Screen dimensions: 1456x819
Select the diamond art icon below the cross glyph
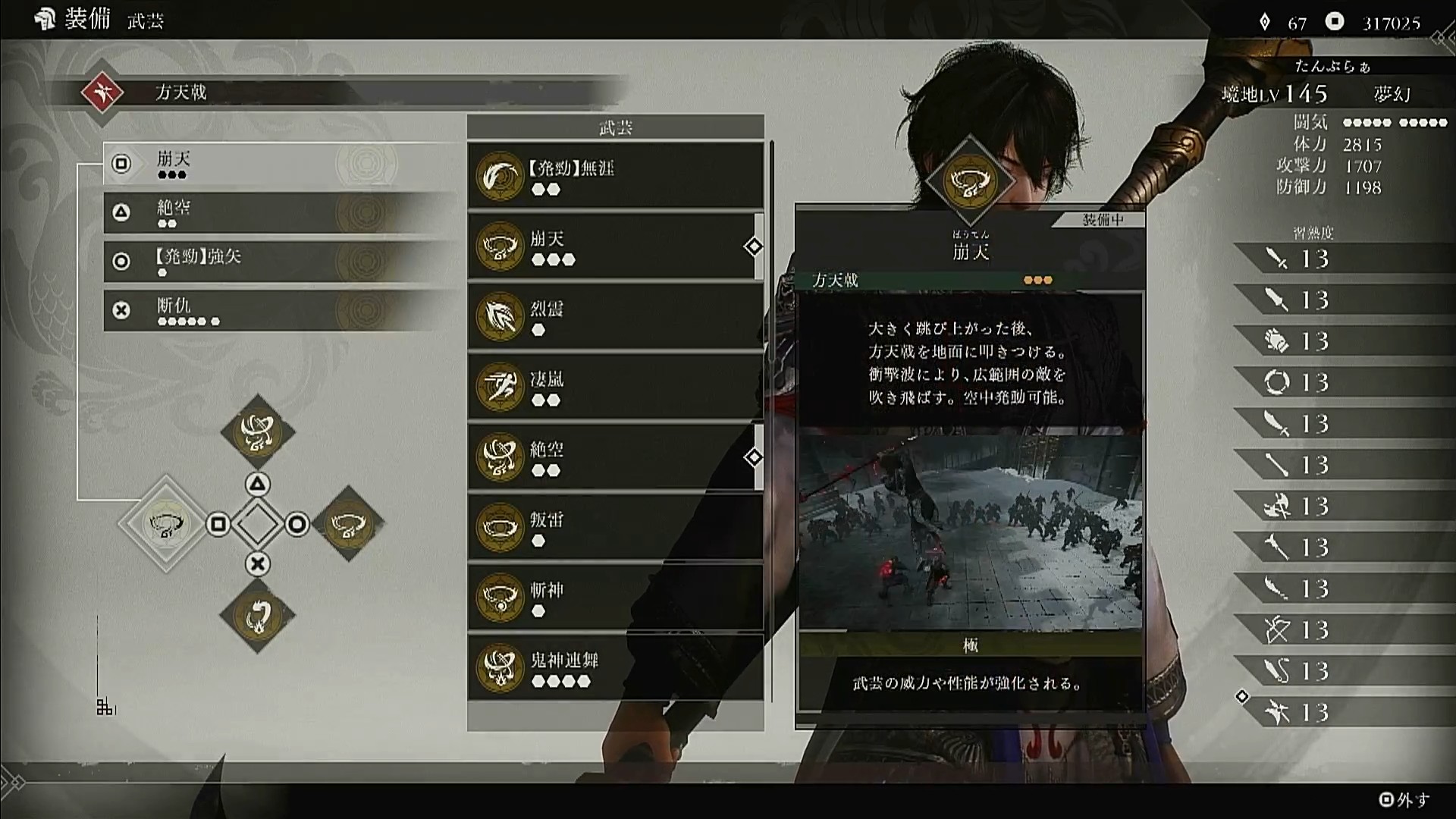pos(258,616)
